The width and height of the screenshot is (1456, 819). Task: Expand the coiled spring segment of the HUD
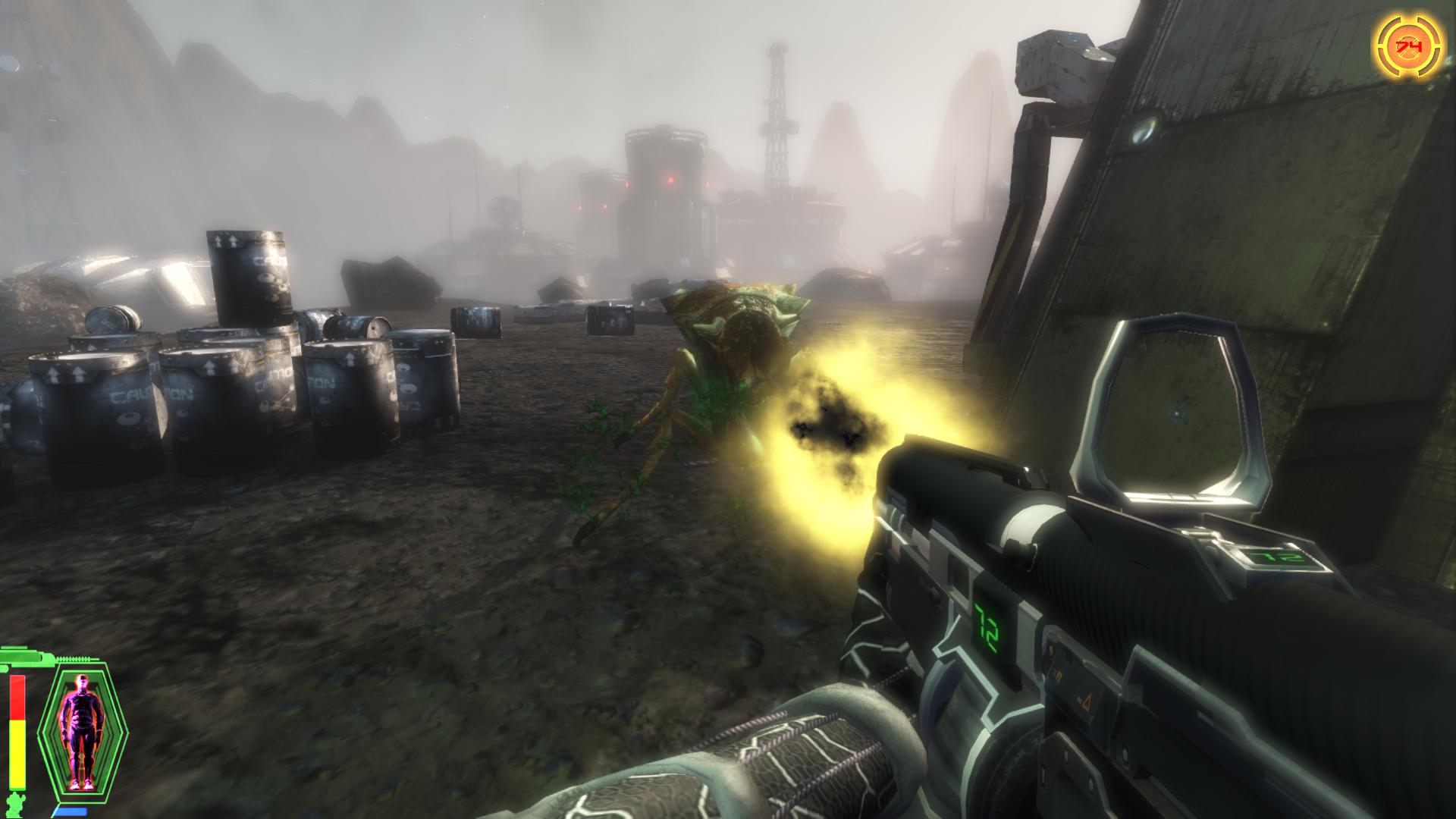pyautogui.click(x=73, y=658)
